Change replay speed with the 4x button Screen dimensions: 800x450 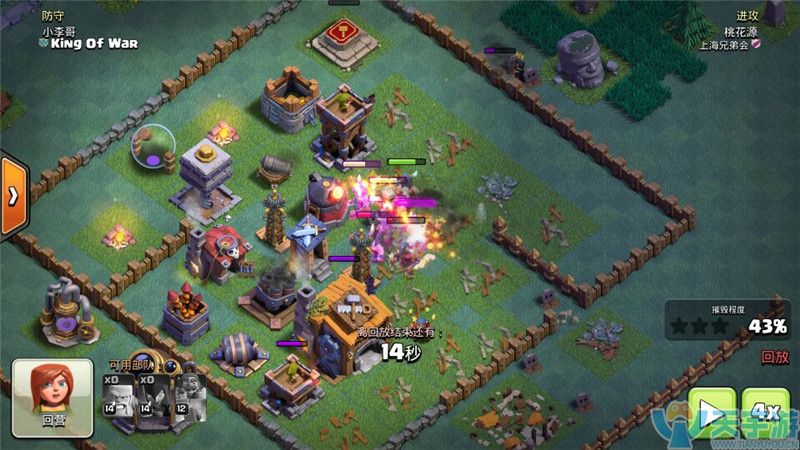pyautogui.click(x=766, y=412)
